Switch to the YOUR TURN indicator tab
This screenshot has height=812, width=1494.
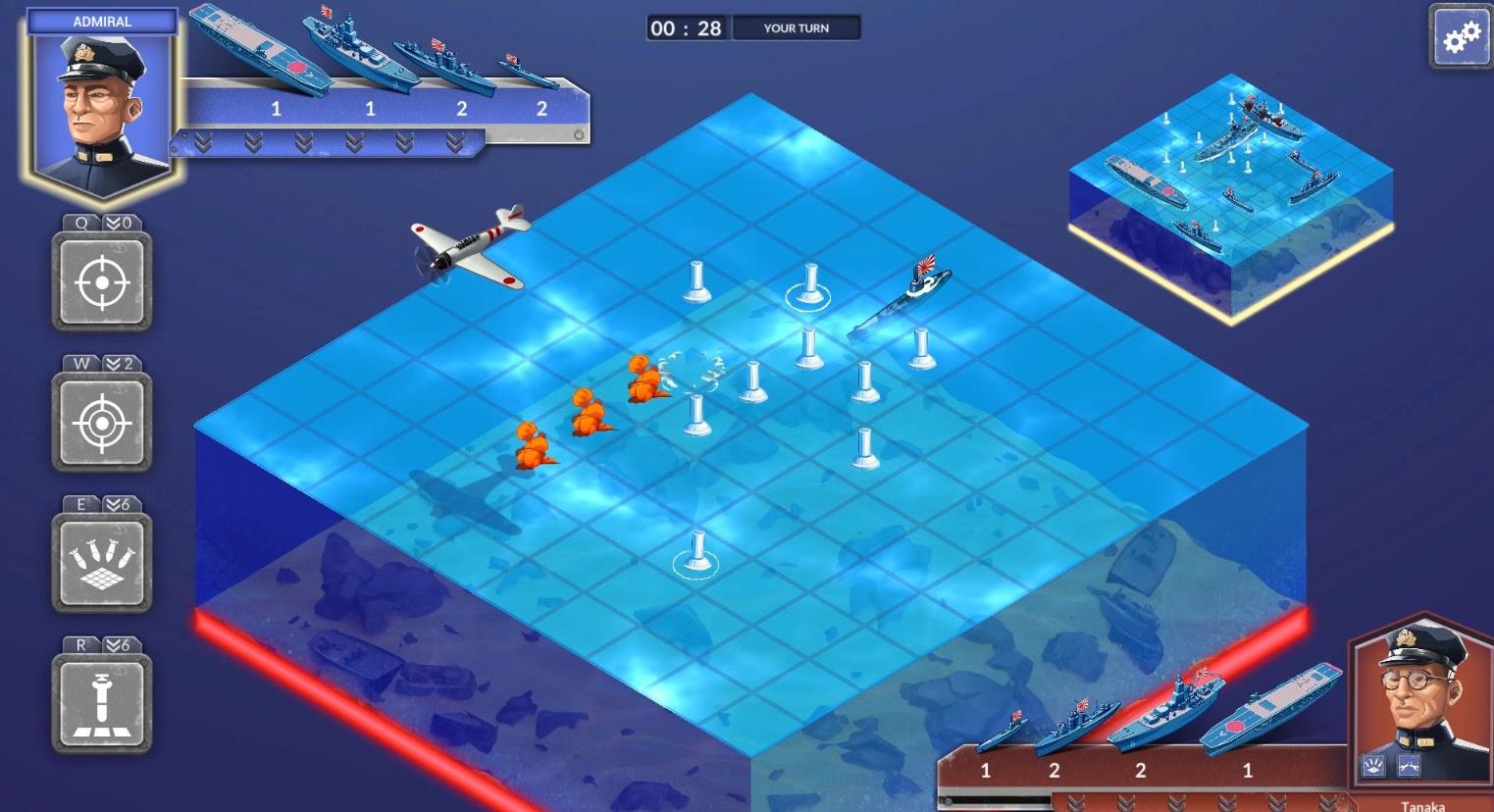(797, 27)
